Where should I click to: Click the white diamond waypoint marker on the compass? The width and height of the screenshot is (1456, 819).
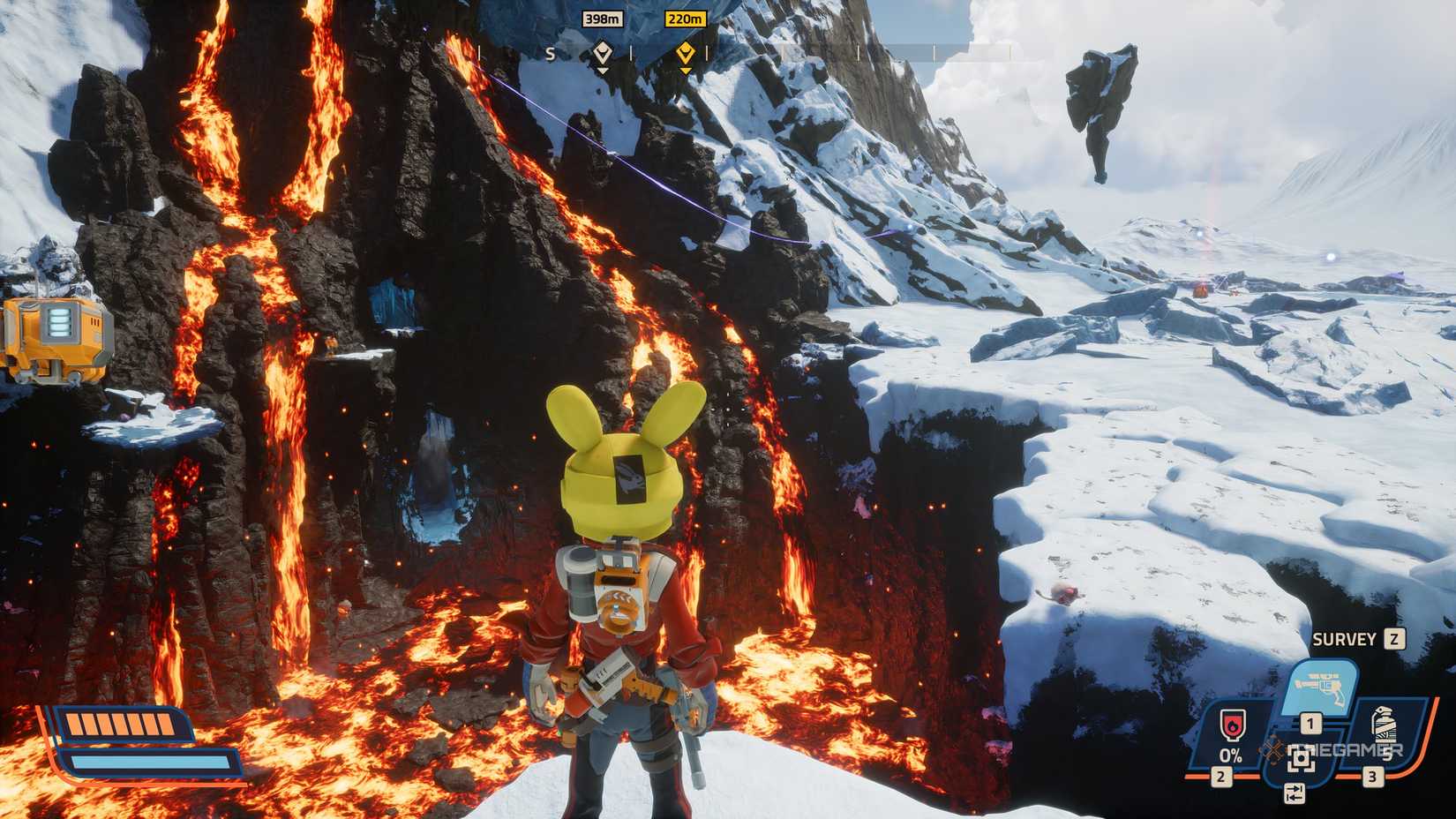(x=604, y=53)
